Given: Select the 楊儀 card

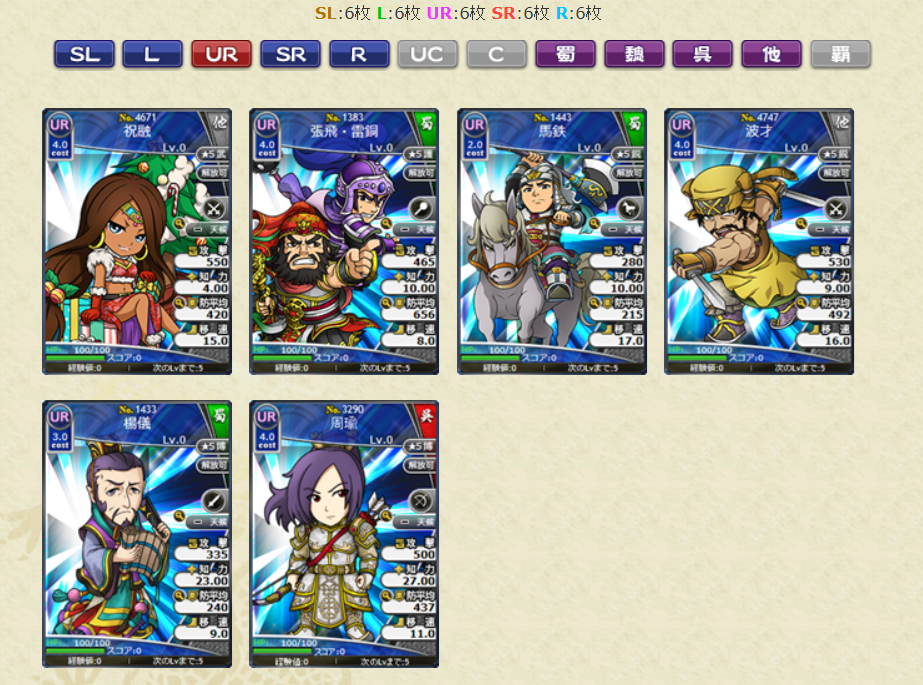Looking at the screenshot, I should [137, 534].
